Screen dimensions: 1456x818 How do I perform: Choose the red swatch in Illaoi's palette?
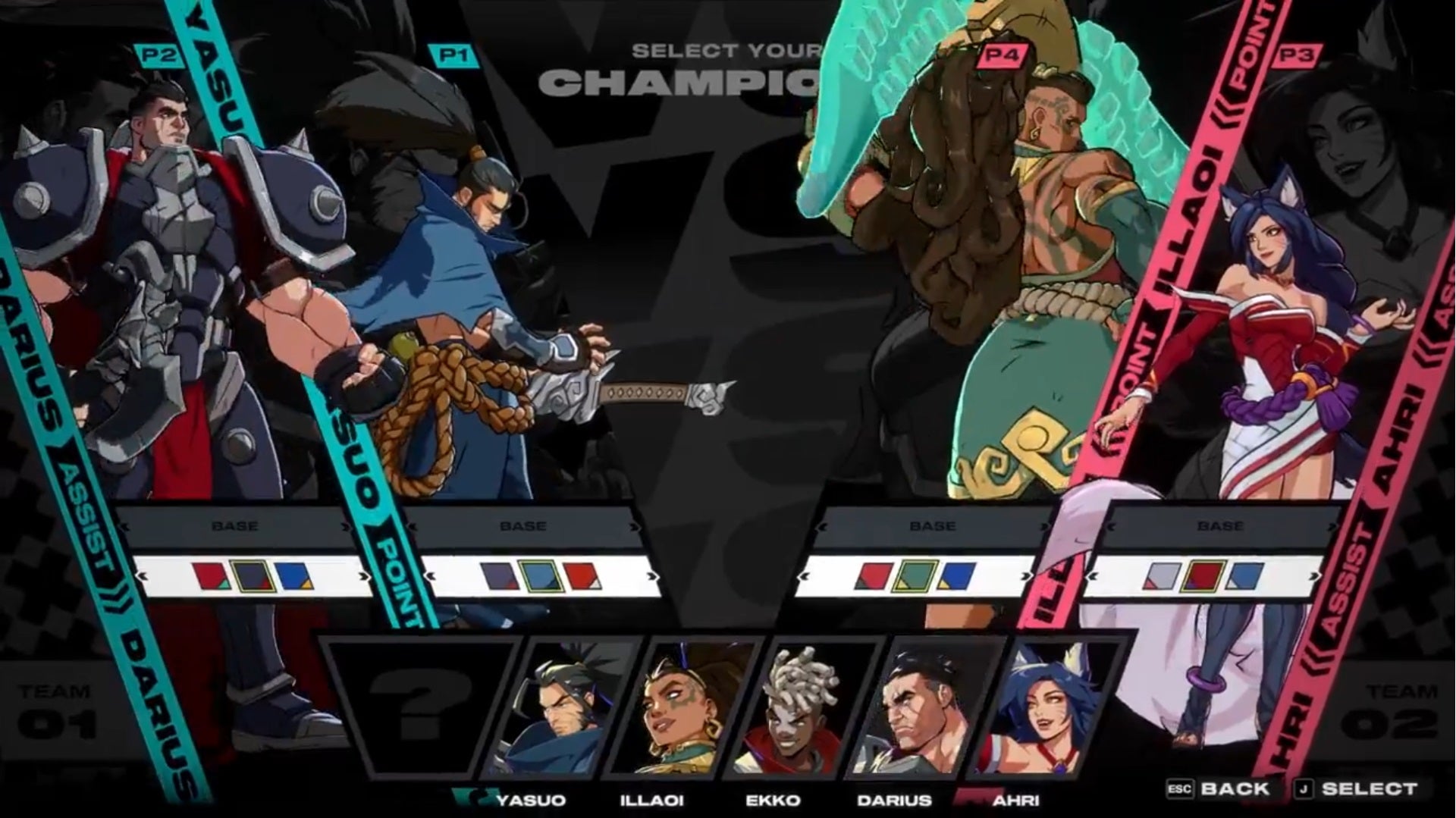click(874, 576)
